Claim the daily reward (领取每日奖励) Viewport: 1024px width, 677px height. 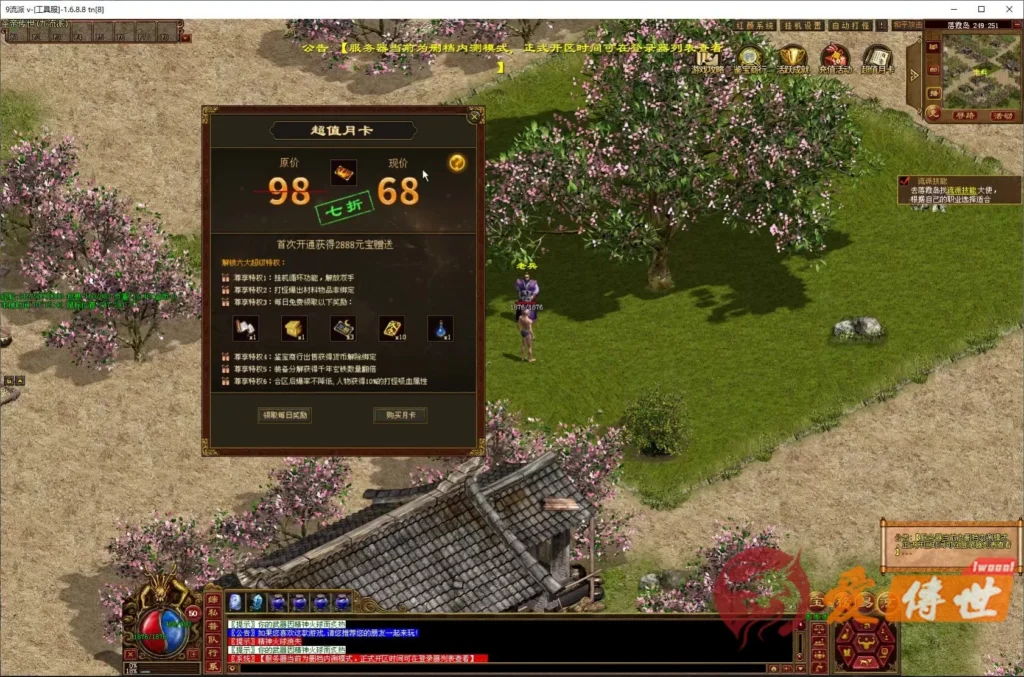pyautogui.click(x=285, y=415)
